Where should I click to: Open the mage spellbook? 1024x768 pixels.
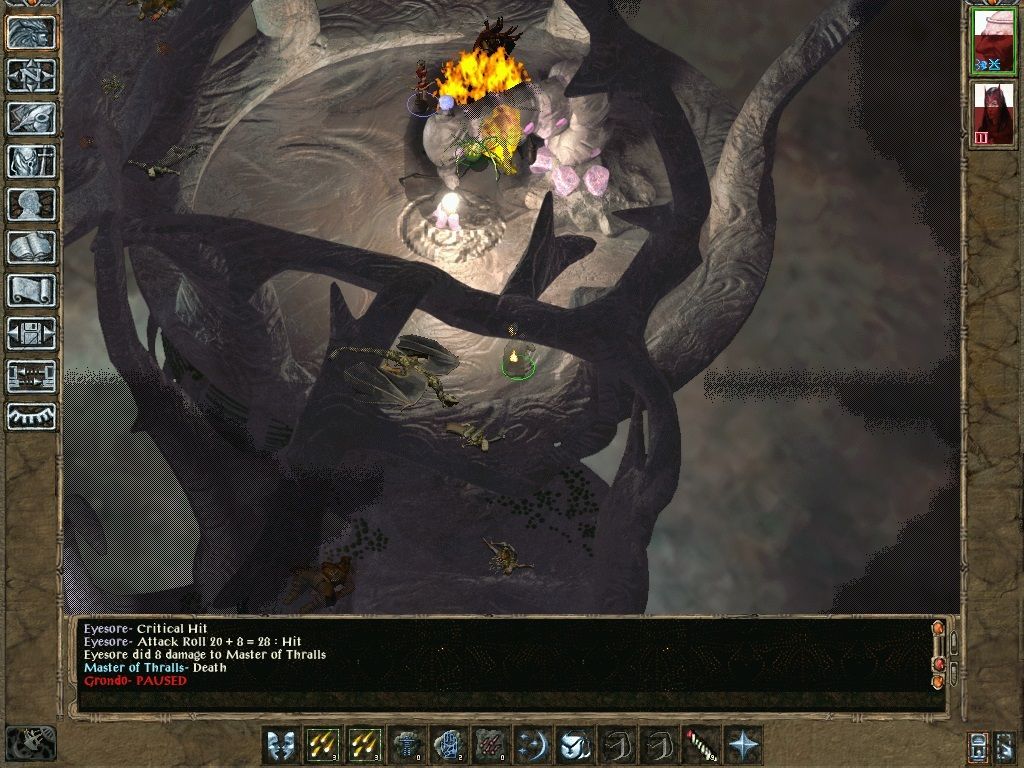31,247
